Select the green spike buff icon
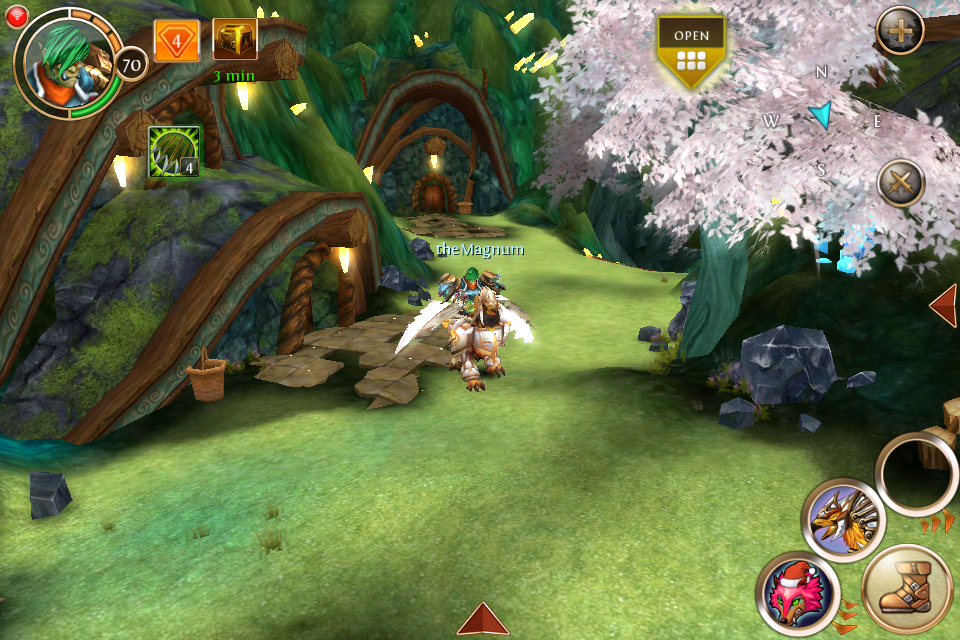 174,152
